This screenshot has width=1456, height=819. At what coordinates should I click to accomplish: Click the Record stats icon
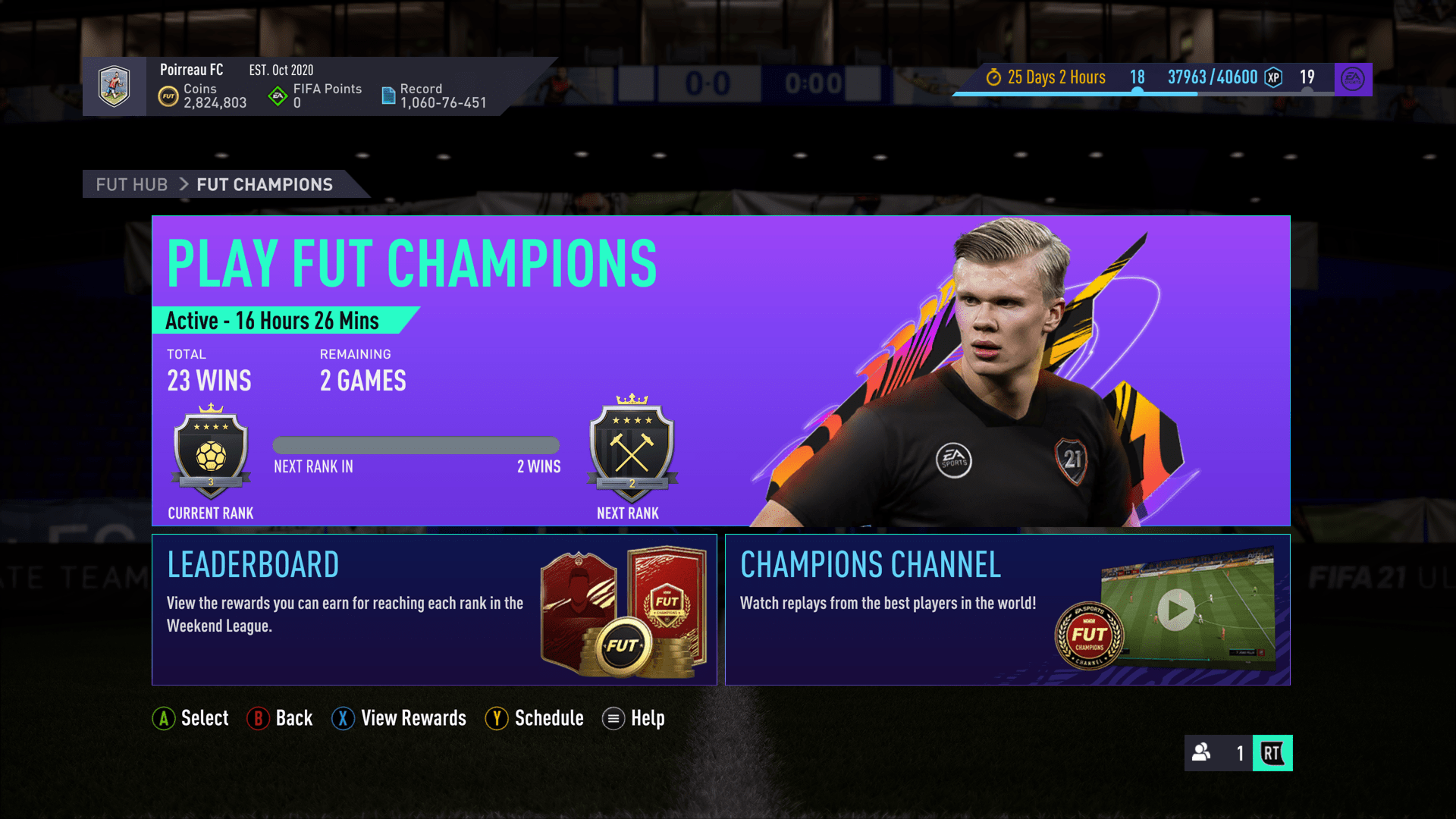pos(388,95)
